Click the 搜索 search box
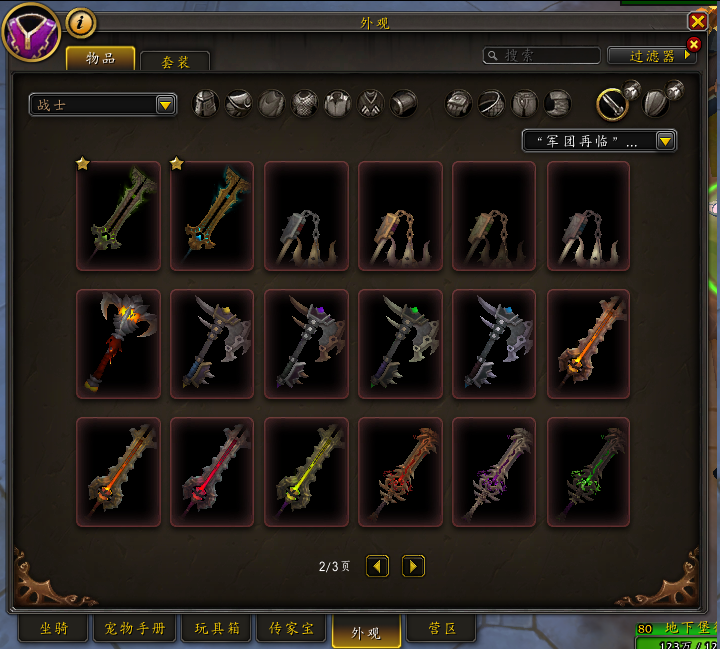 542,56
